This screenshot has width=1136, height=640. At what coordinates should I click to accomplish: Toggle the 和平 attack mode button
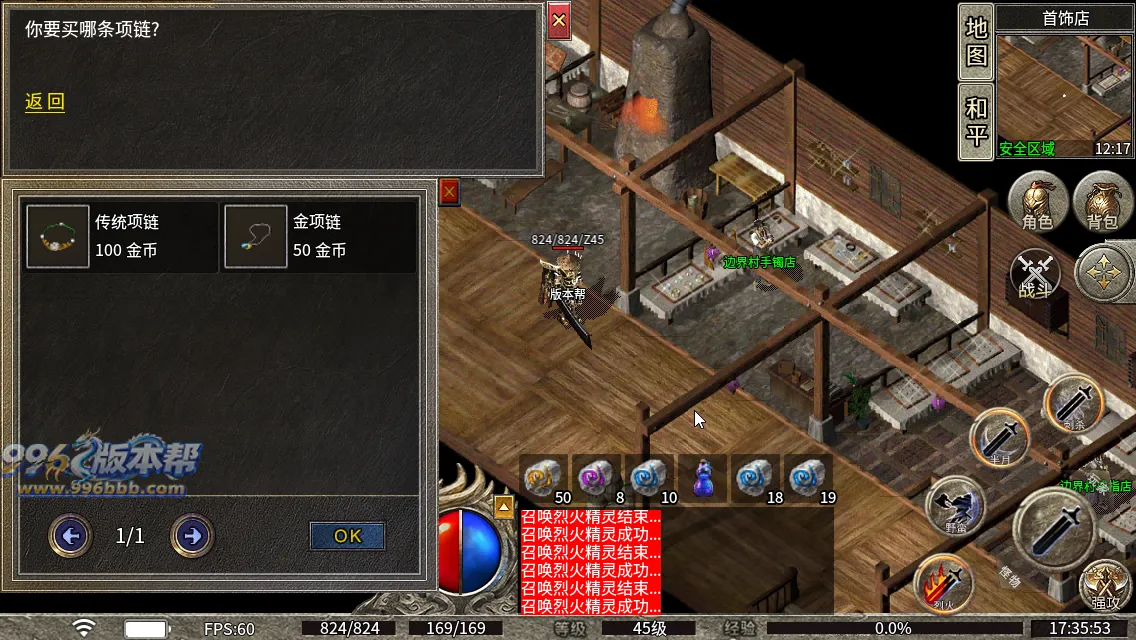coord(975,122)
